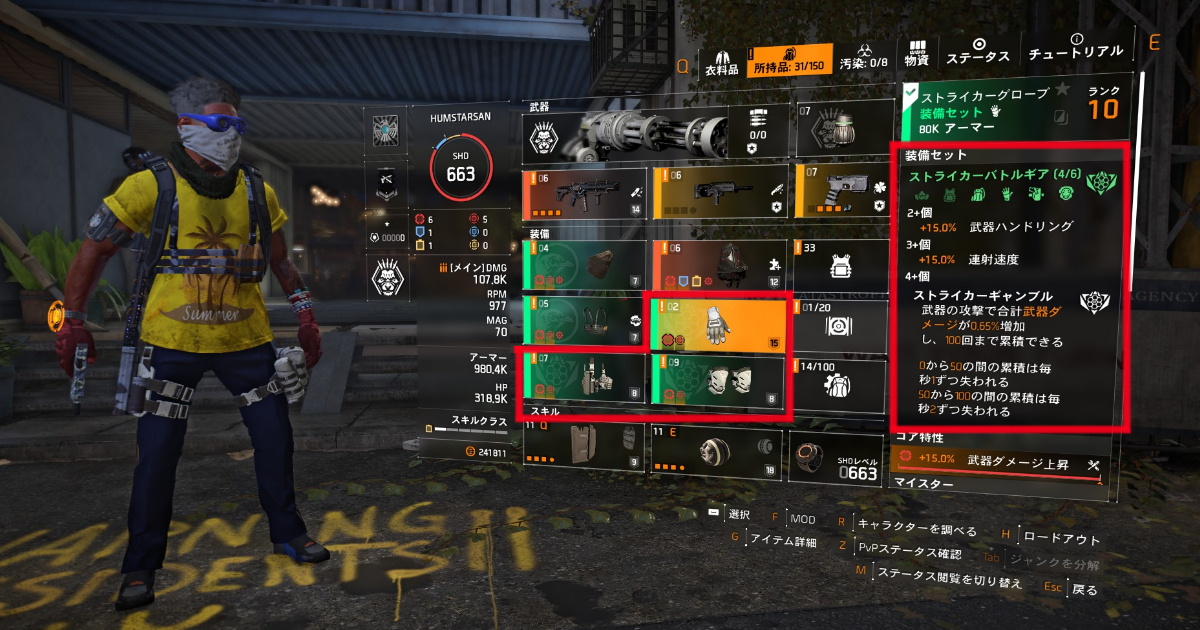The height and width of the screenshot is (630, 1200).
Task: Pick the backpack gear slot
Action: [x=719, y=265]
